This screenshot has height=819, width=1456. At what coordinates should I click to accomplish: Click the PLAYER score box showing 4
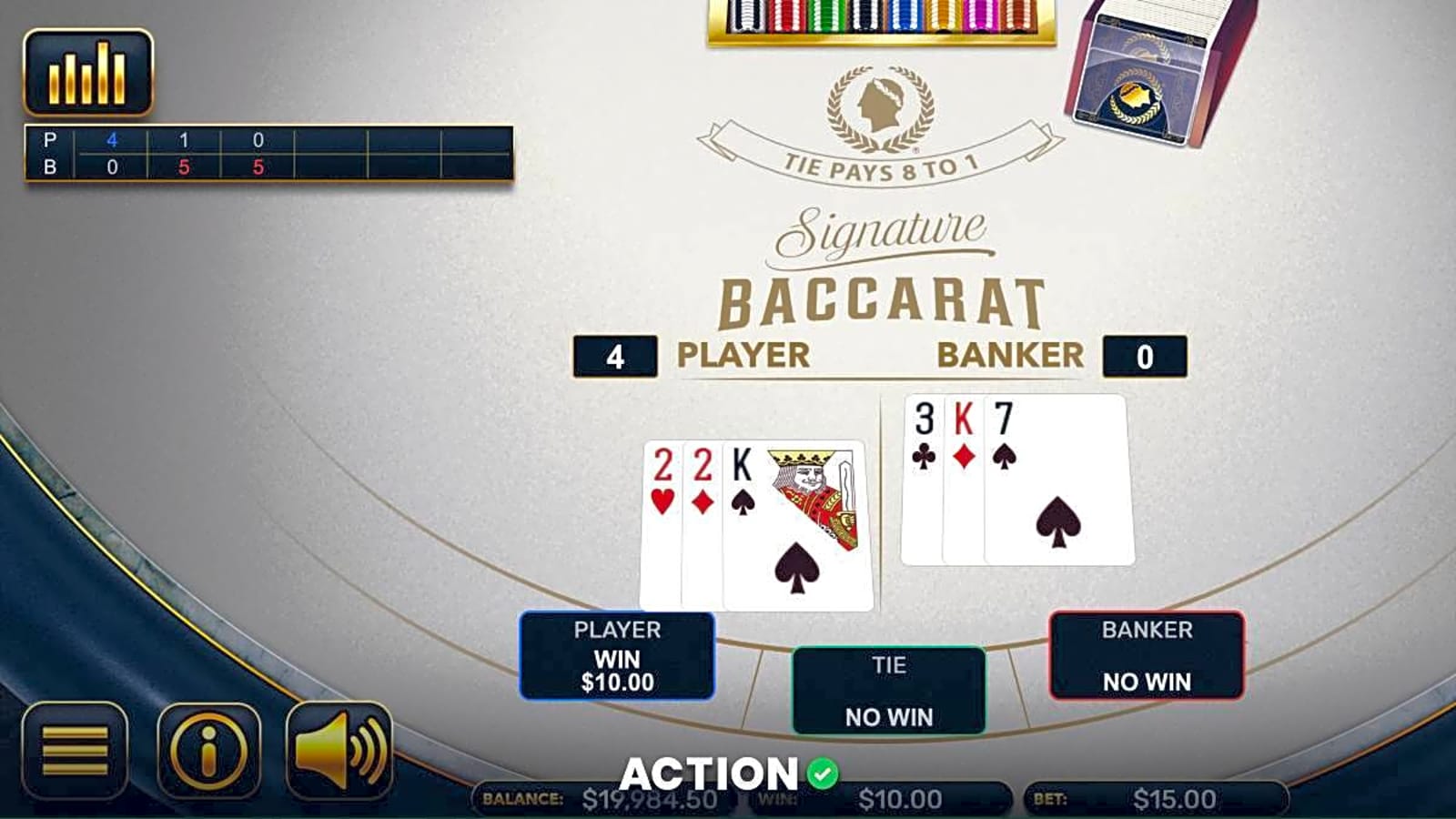pos(615,355)
